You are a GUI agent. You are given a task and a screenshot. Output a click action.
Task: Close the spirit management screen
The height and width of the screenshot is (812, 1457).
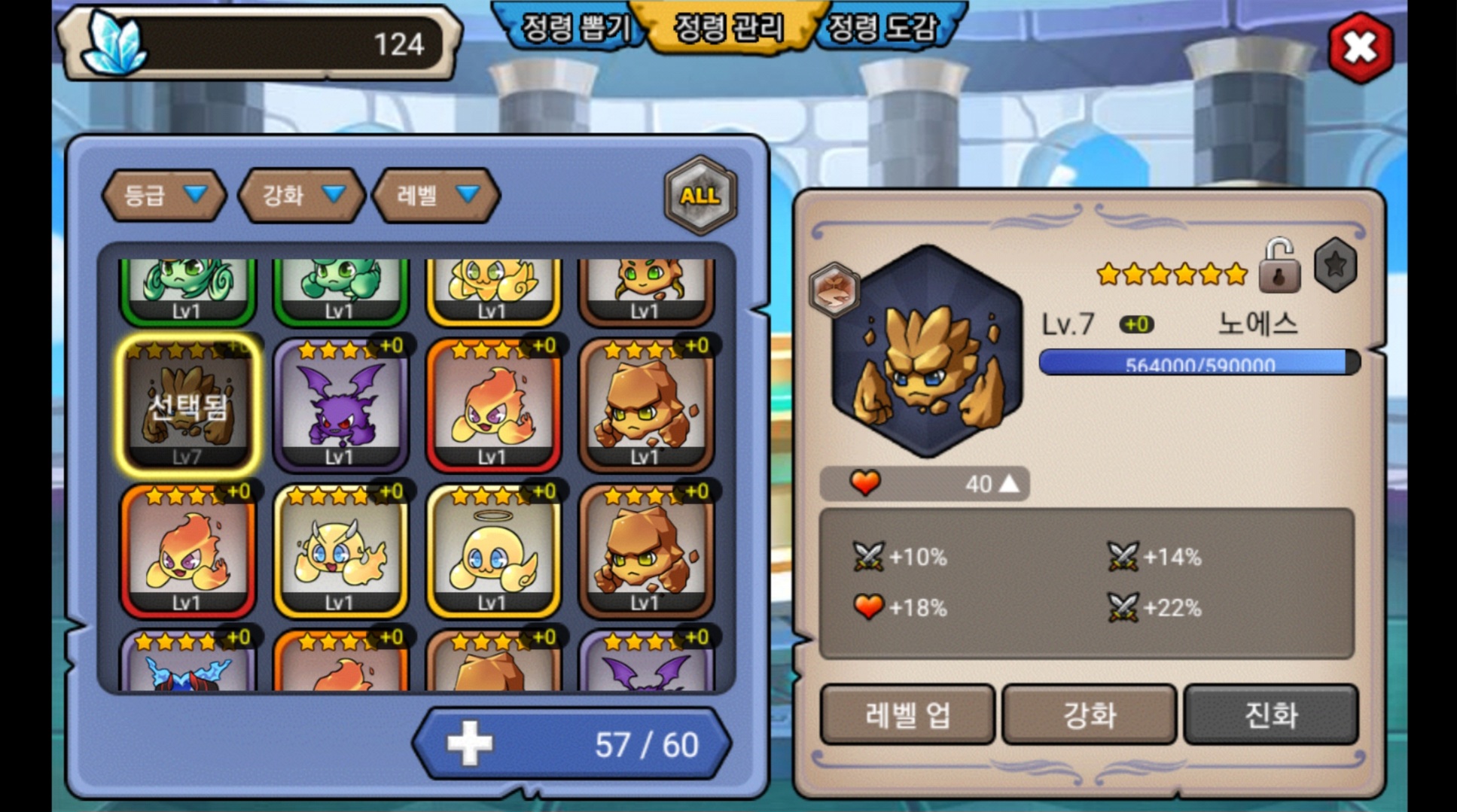coord(1360,47)
